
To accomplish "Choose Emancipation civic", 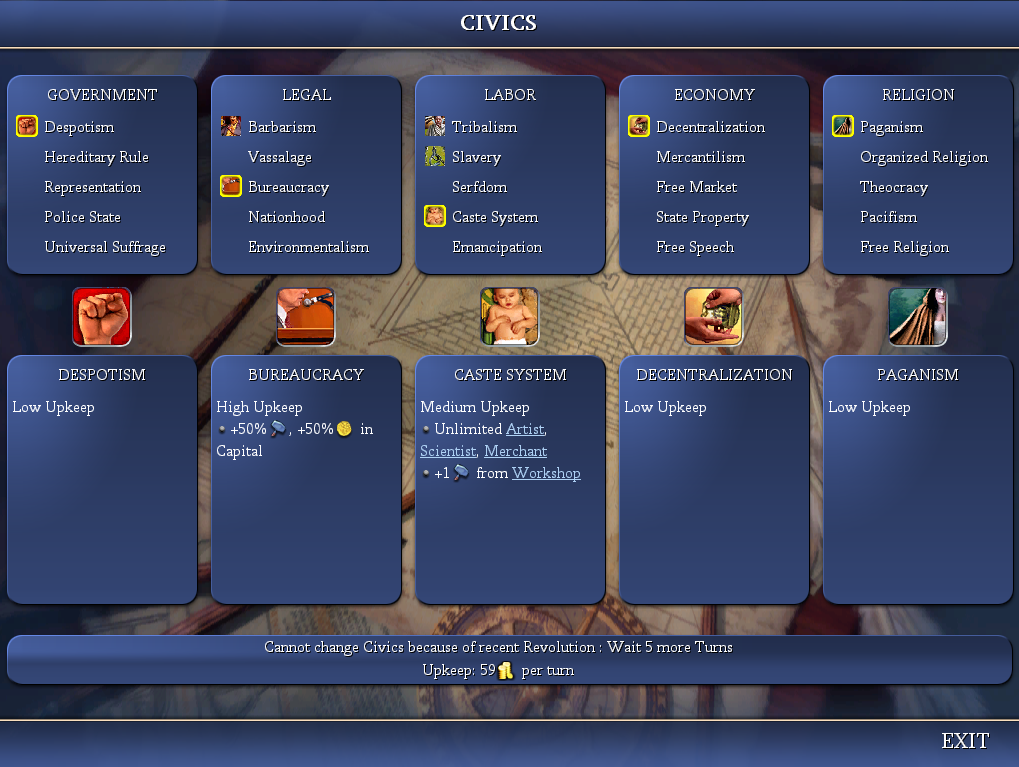I will (497, 247).
